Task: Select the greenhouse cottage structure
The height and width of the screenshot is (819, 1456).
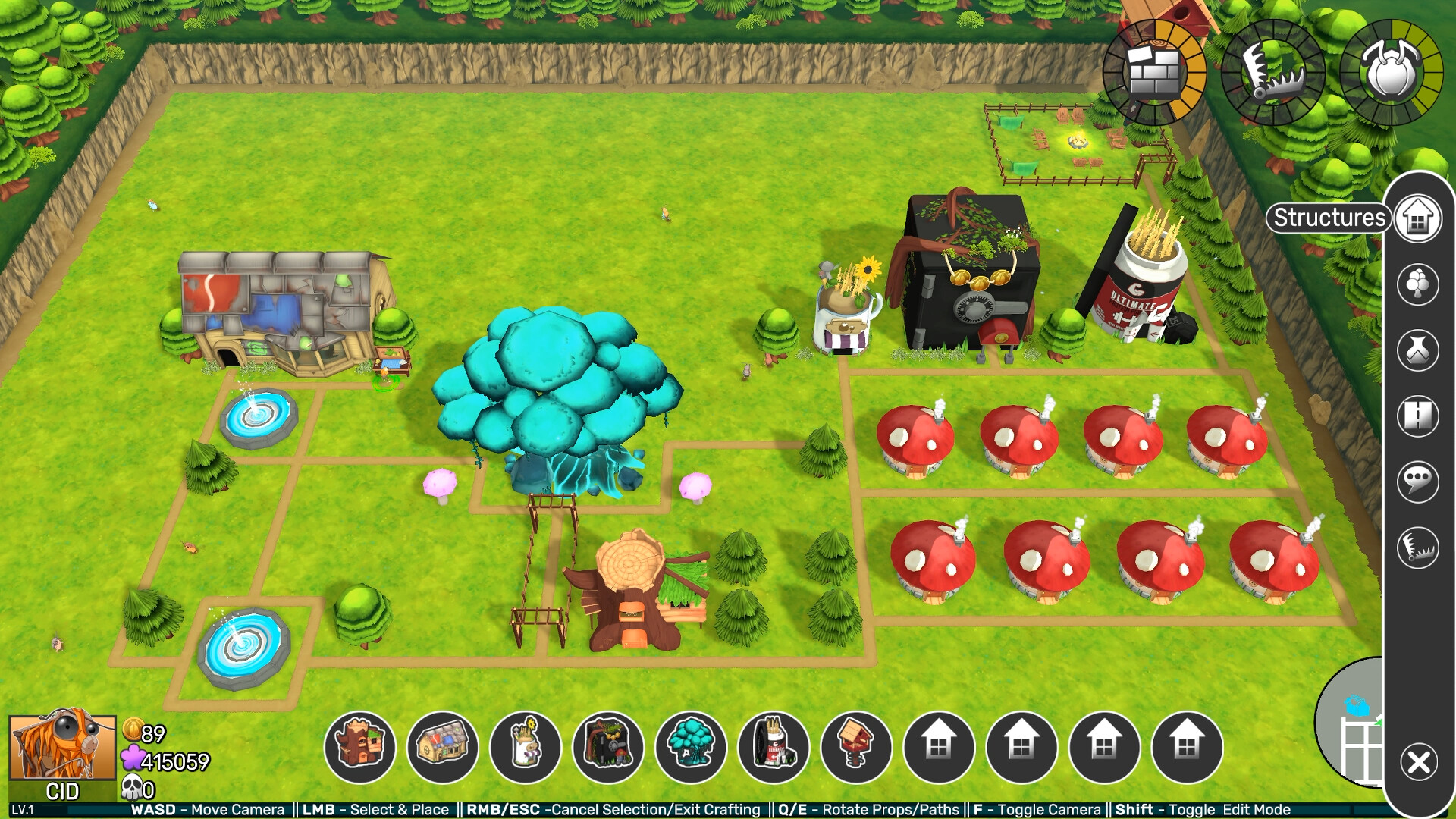Action: (444, 747)
